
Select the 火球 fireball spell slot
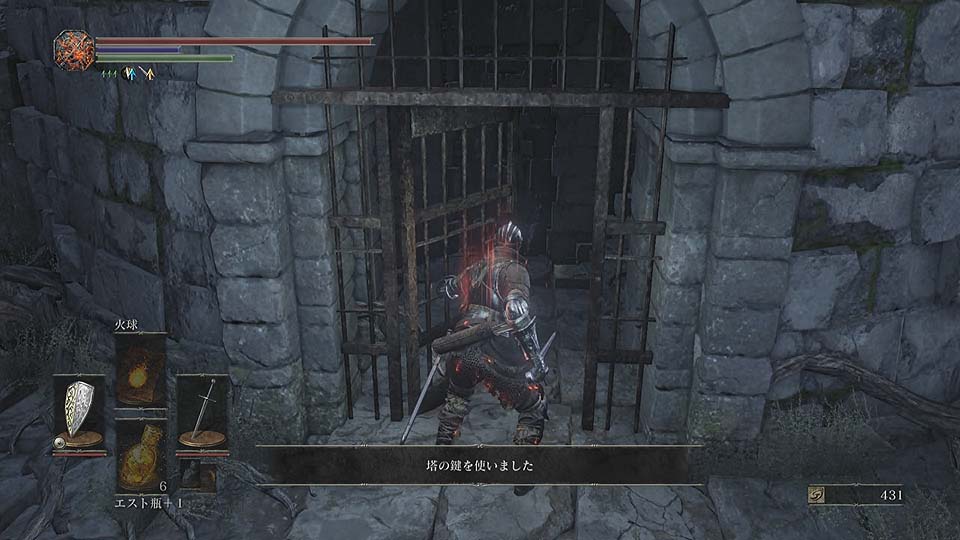140,371
